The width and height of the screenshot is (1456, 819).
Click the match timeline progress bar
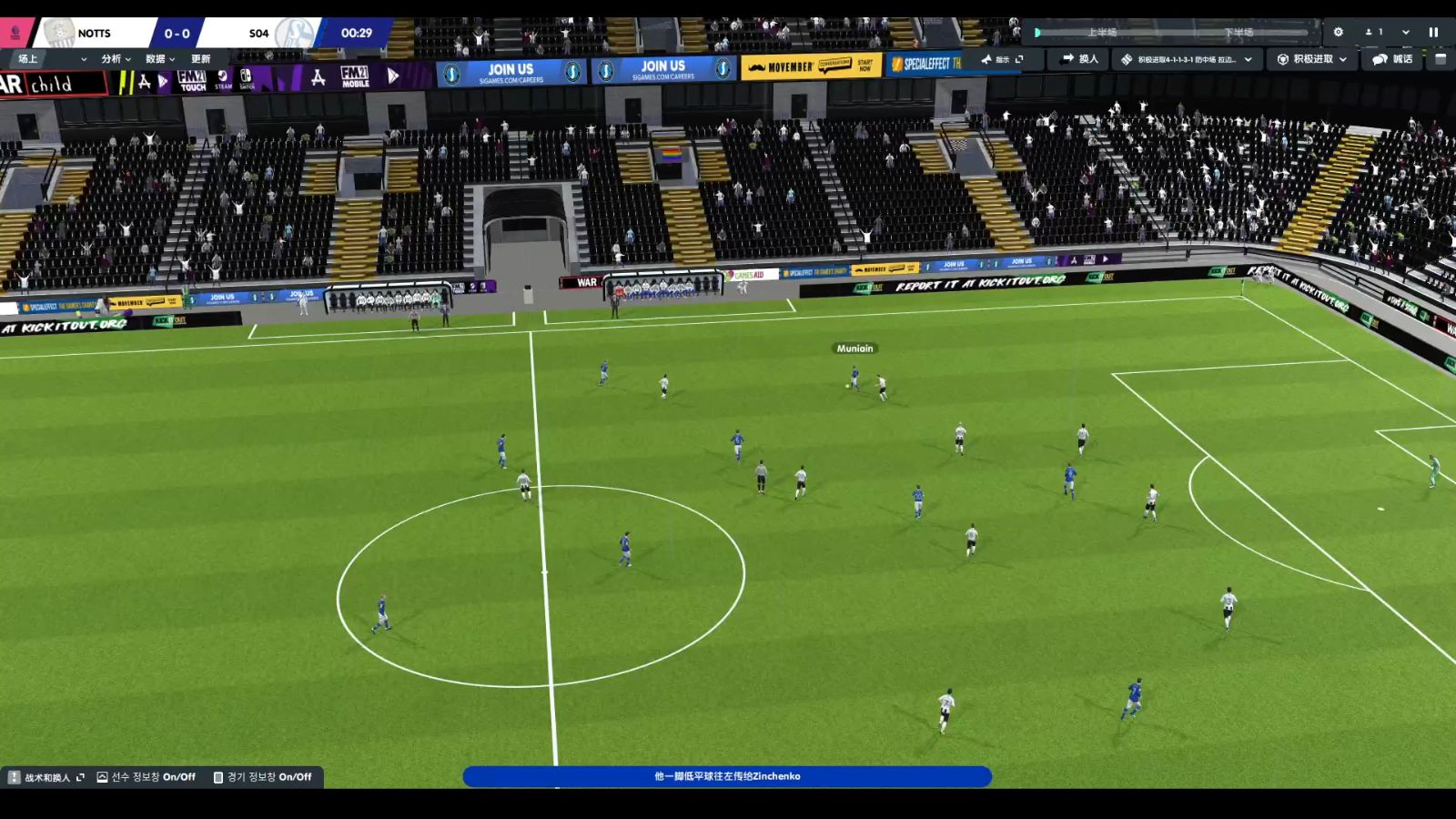click(1174, 33)
